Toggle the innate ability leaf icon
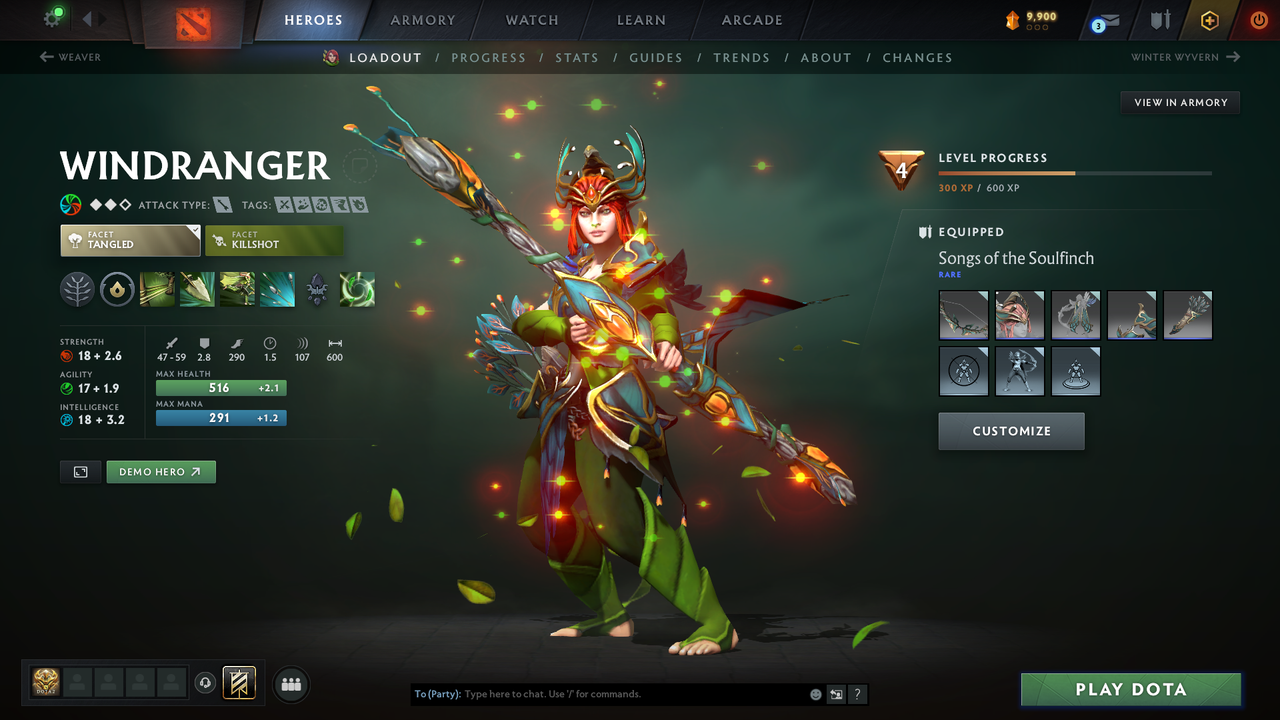The width and height of the screenshot is (1280, 720). coord(77,289)
